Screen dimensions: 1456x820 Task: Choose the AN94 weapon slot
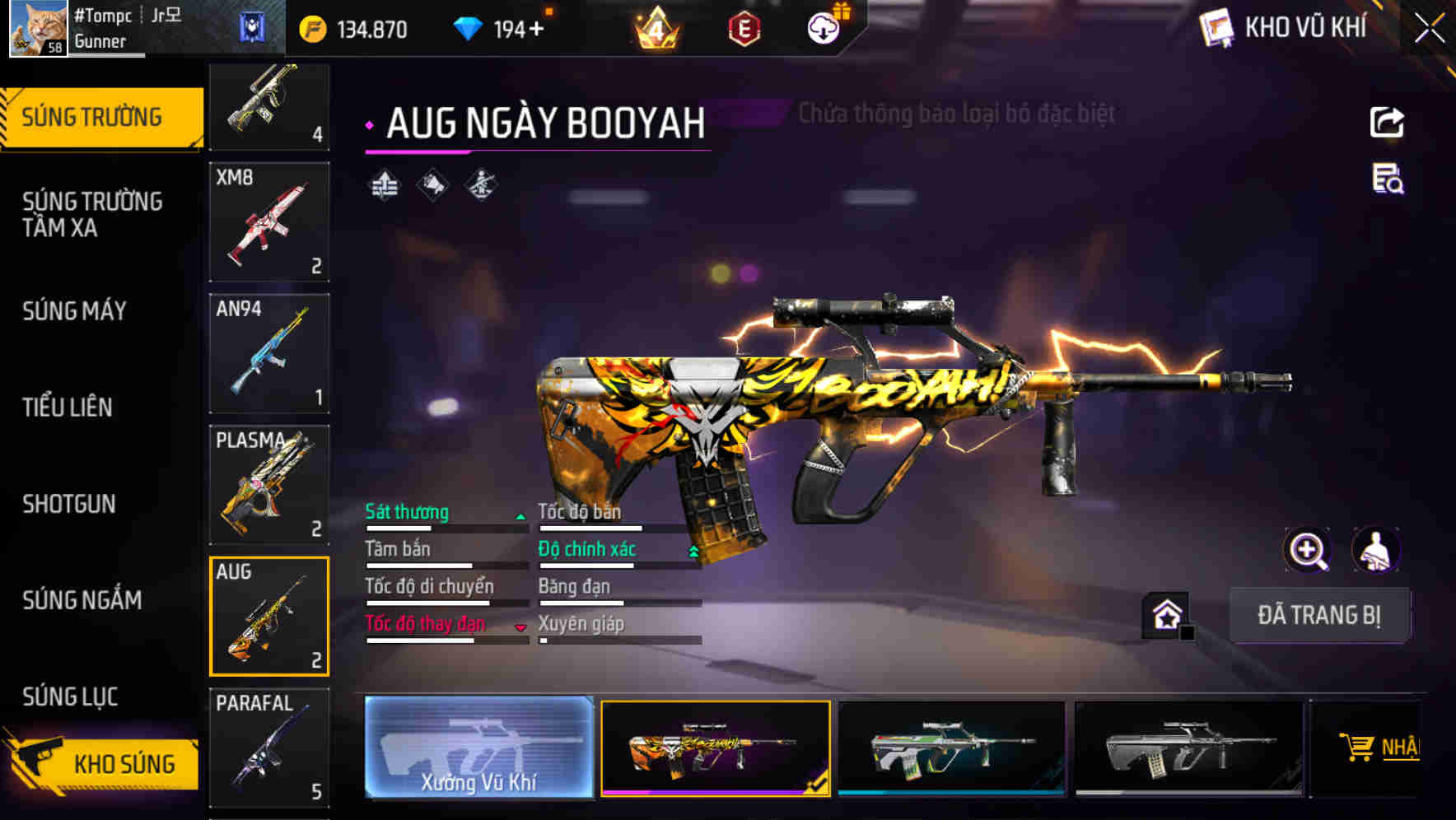coord(269,353)
